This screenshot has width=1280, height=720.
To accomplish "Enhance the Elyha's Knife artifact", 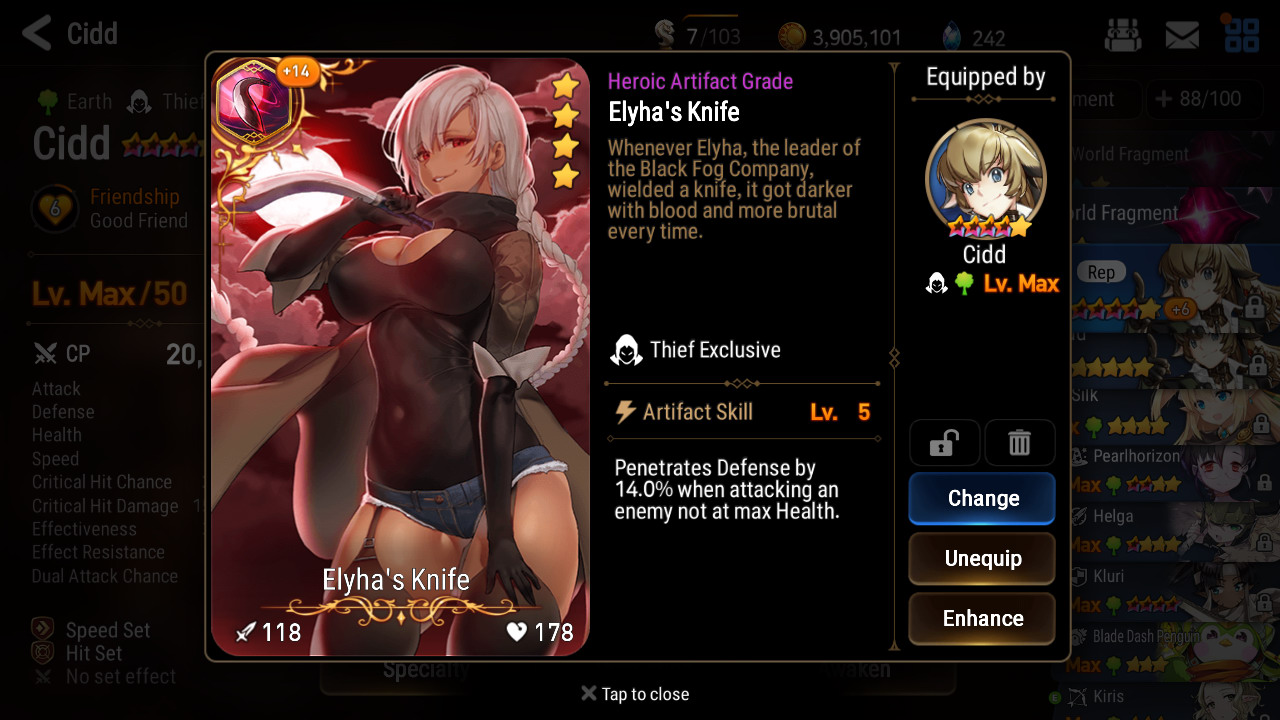I will point(981,618).
